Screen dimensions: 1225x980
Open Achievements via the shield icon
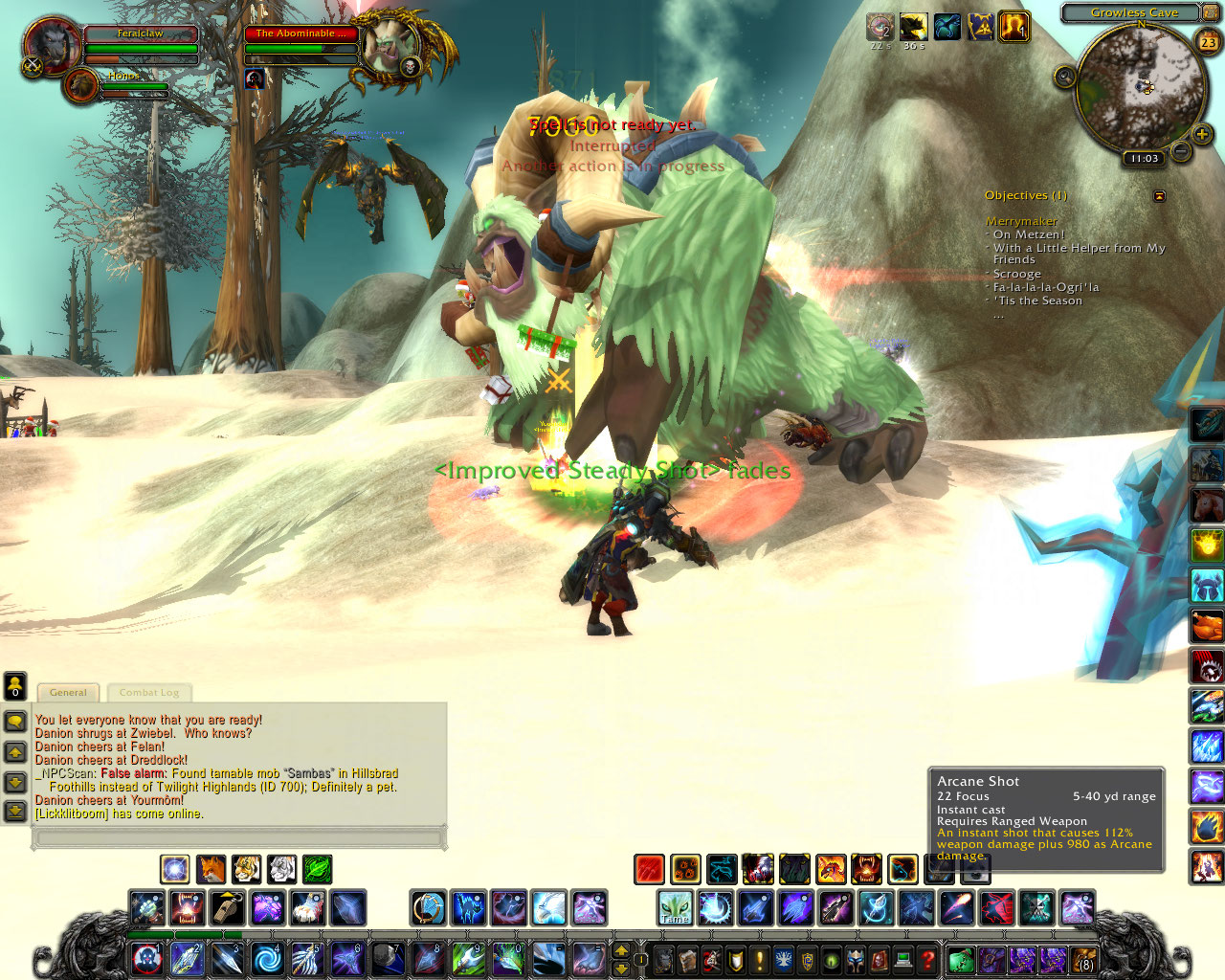[734, 959]
